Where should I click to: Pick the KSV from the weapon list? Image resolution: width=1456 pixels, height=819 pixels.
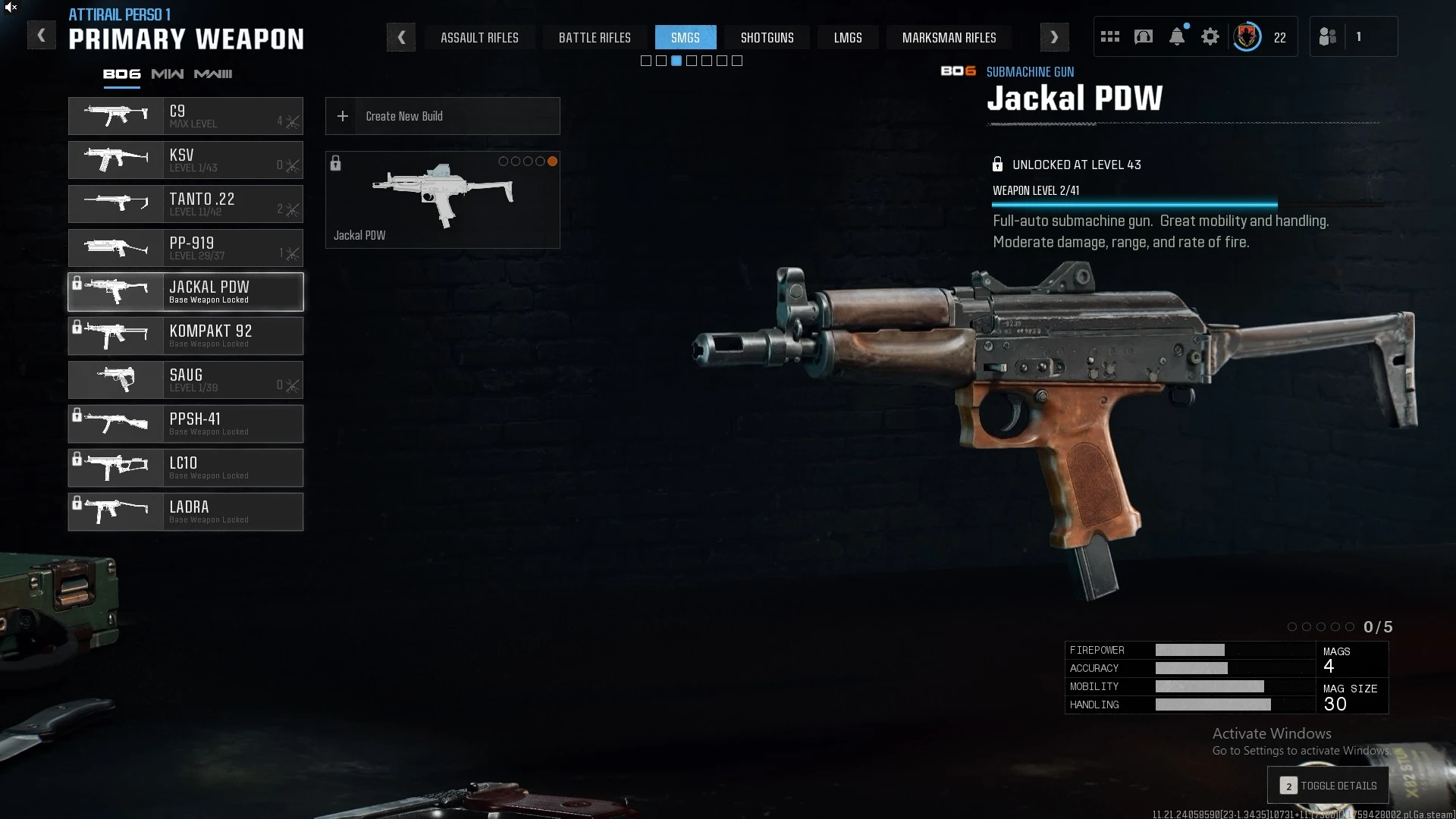coord(186,160)
